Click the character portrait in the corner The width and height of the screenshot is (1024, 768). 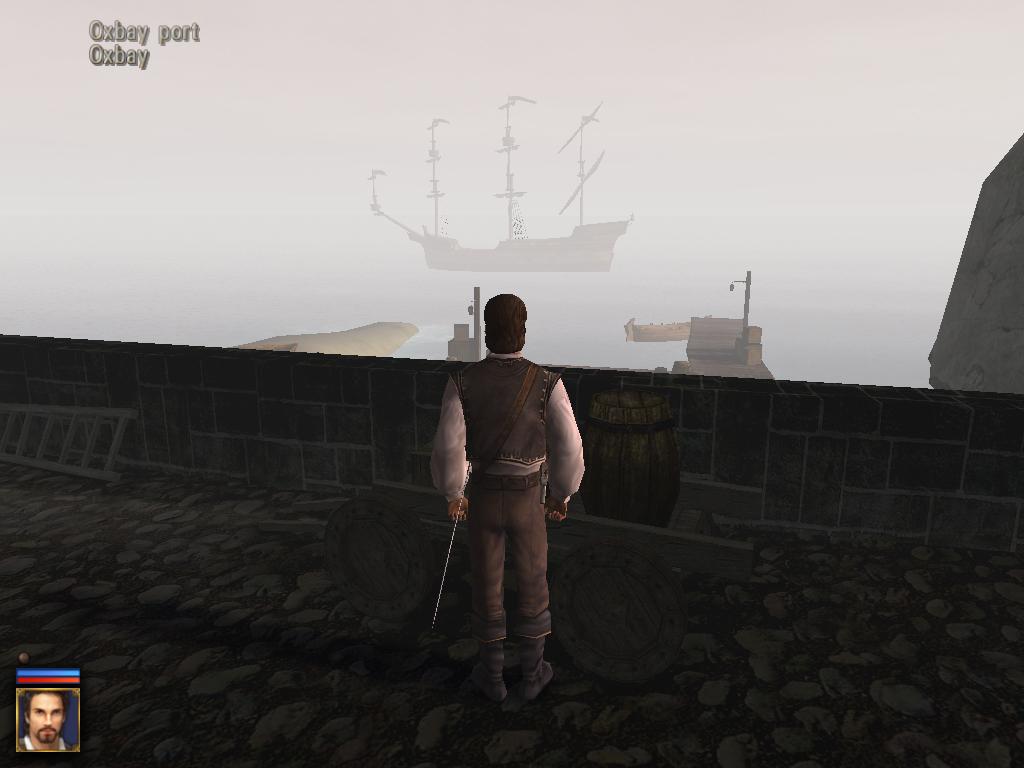coord(48,719)
